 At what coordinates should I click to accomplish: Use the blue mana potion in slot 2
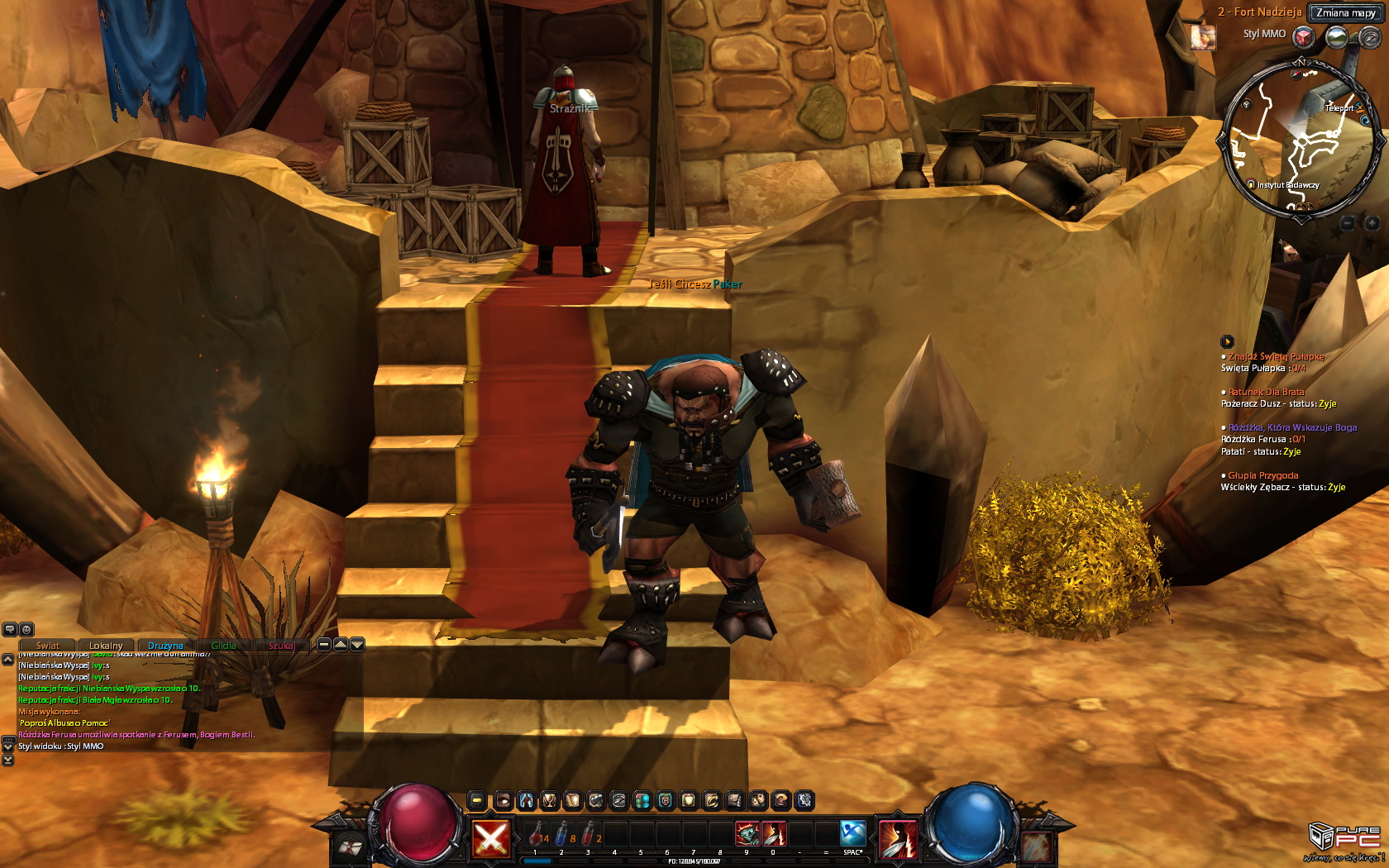tap(561, 834)
